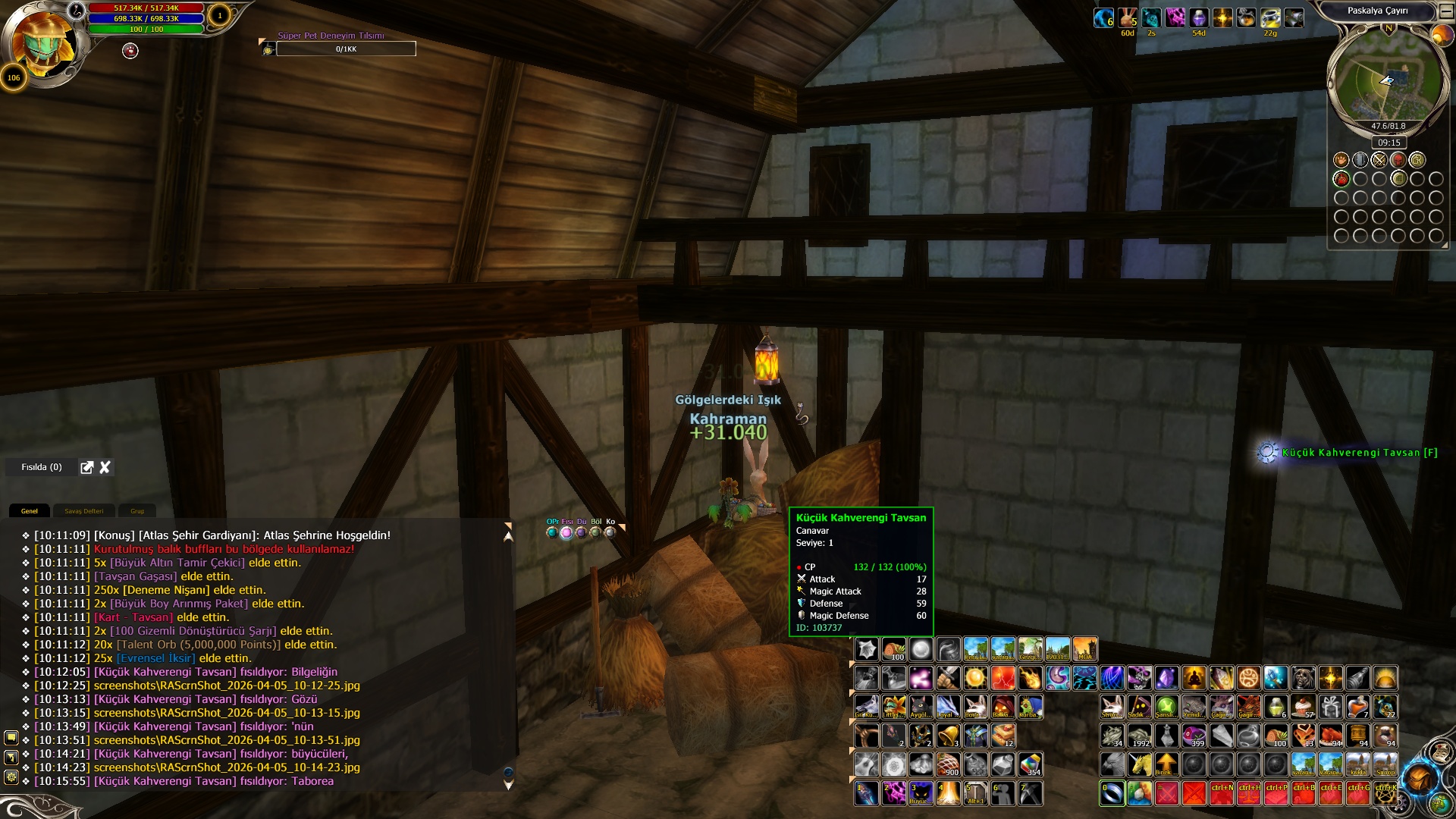
Task: Use the golden bell item slot
Action: tap(948, 736)
